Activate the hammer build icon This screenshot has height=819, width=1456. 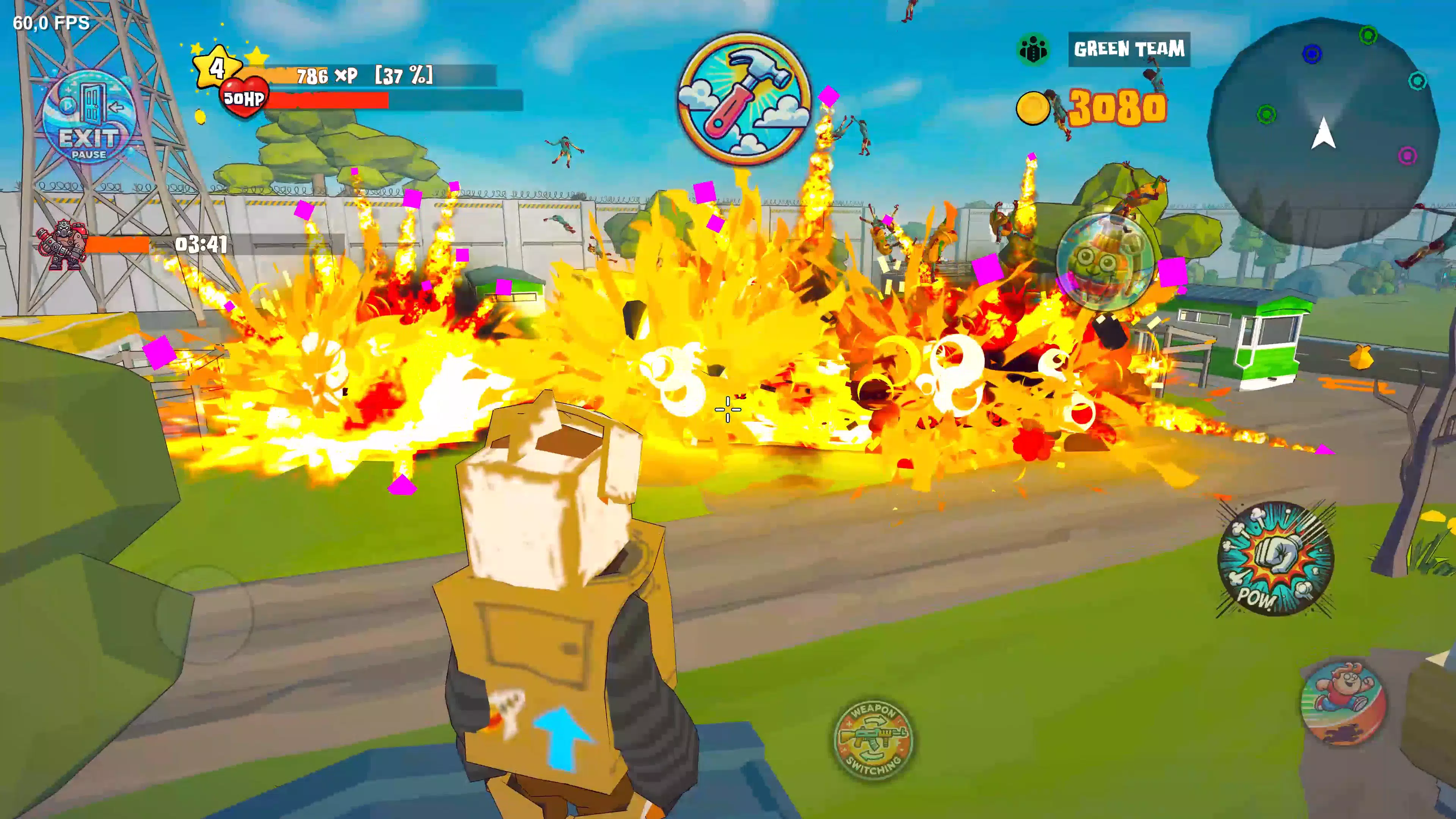pos(744,99)
